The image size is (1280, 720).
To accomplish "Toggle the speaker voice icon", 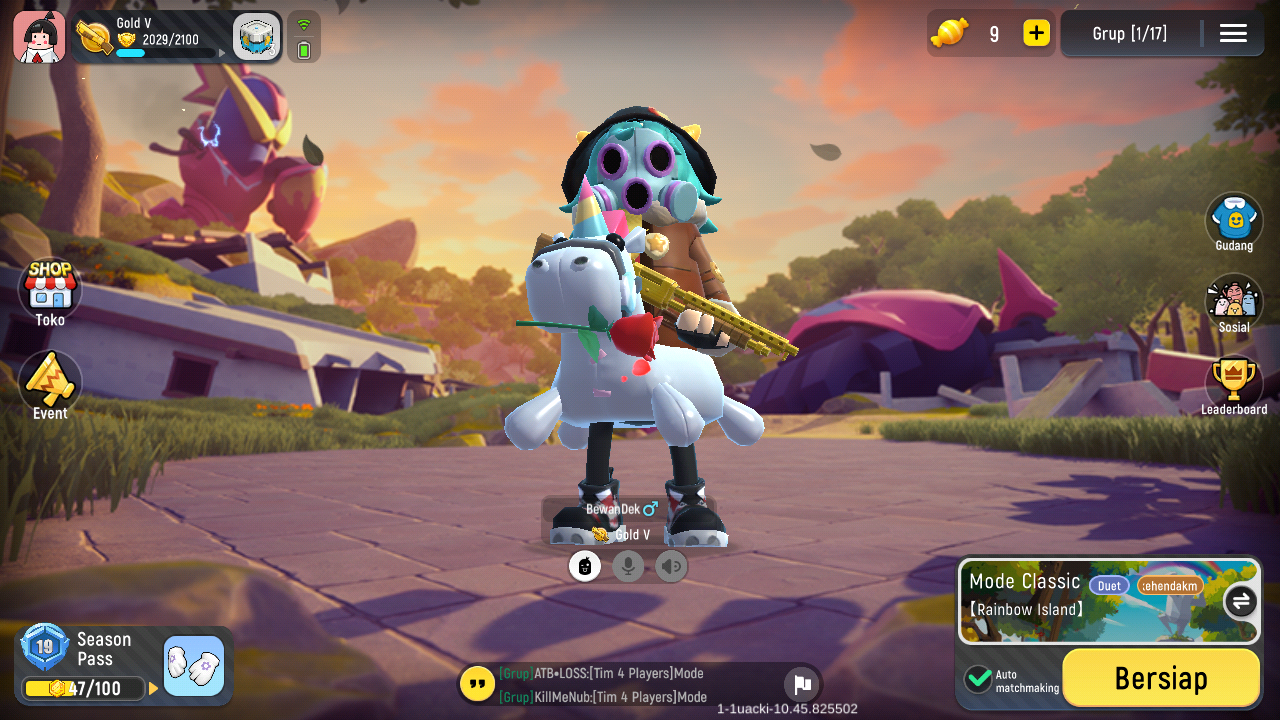I will coord(671,567).
